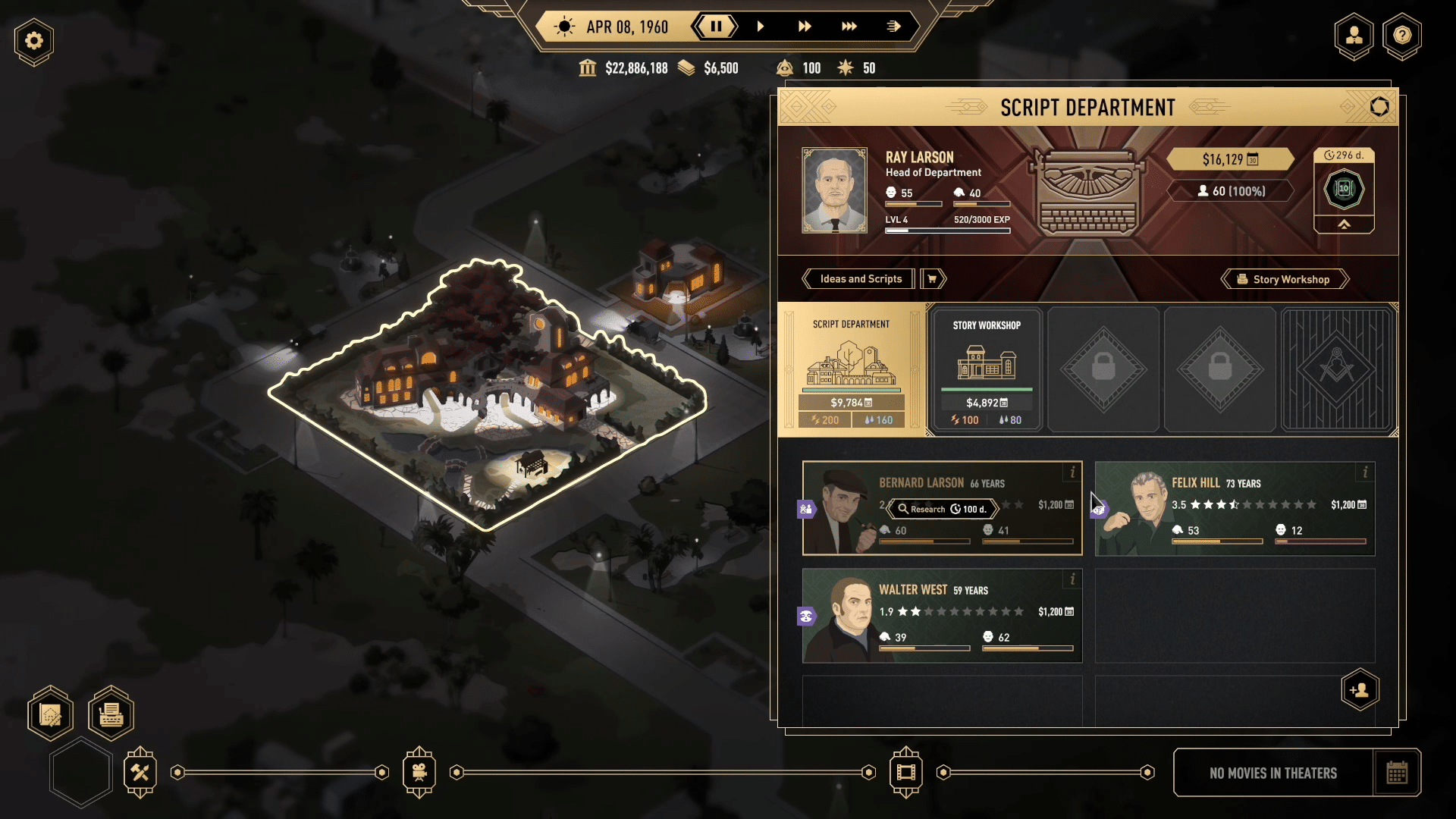Pause the game time
This screenshot has width=1456, height=819.
[715, 27]
